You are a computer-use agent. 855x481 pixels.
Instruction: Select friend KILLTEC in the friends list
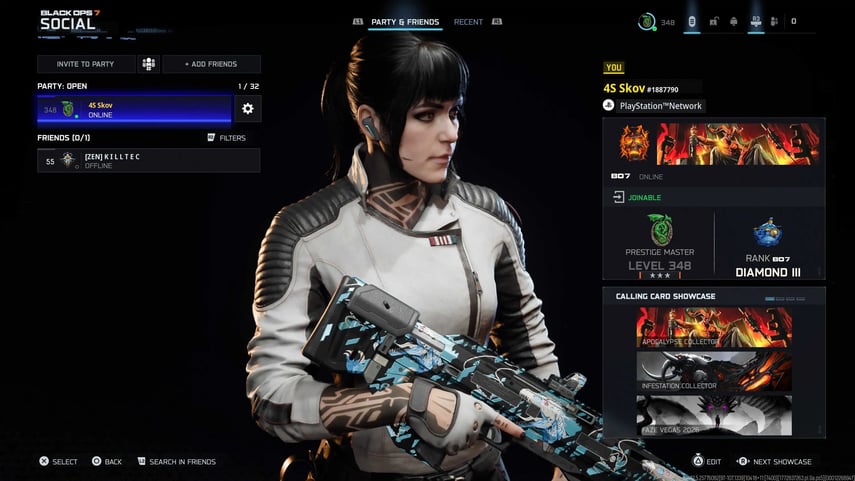(148, 160)
